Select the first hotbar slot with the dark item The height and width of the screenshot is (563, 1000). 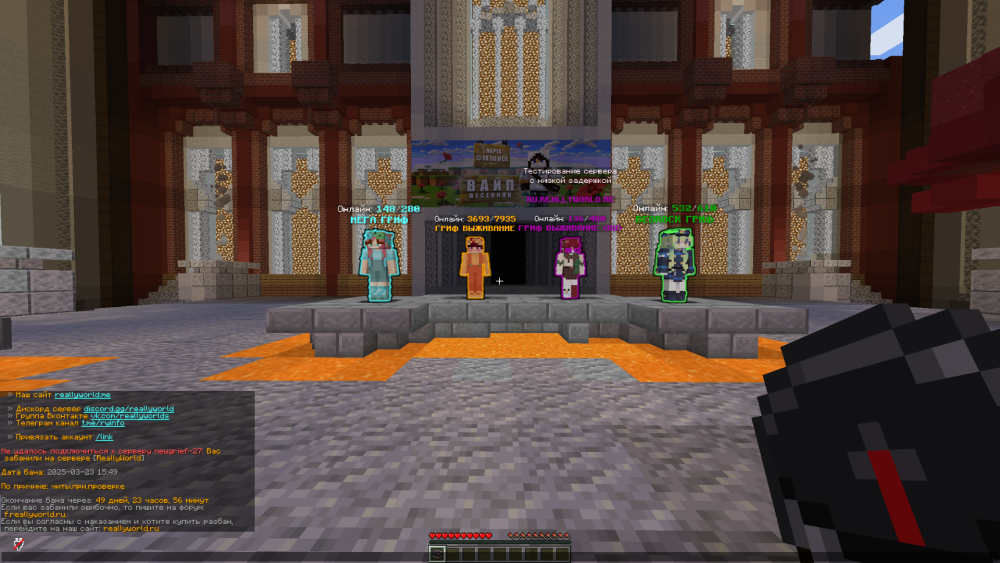click(437, 553)
